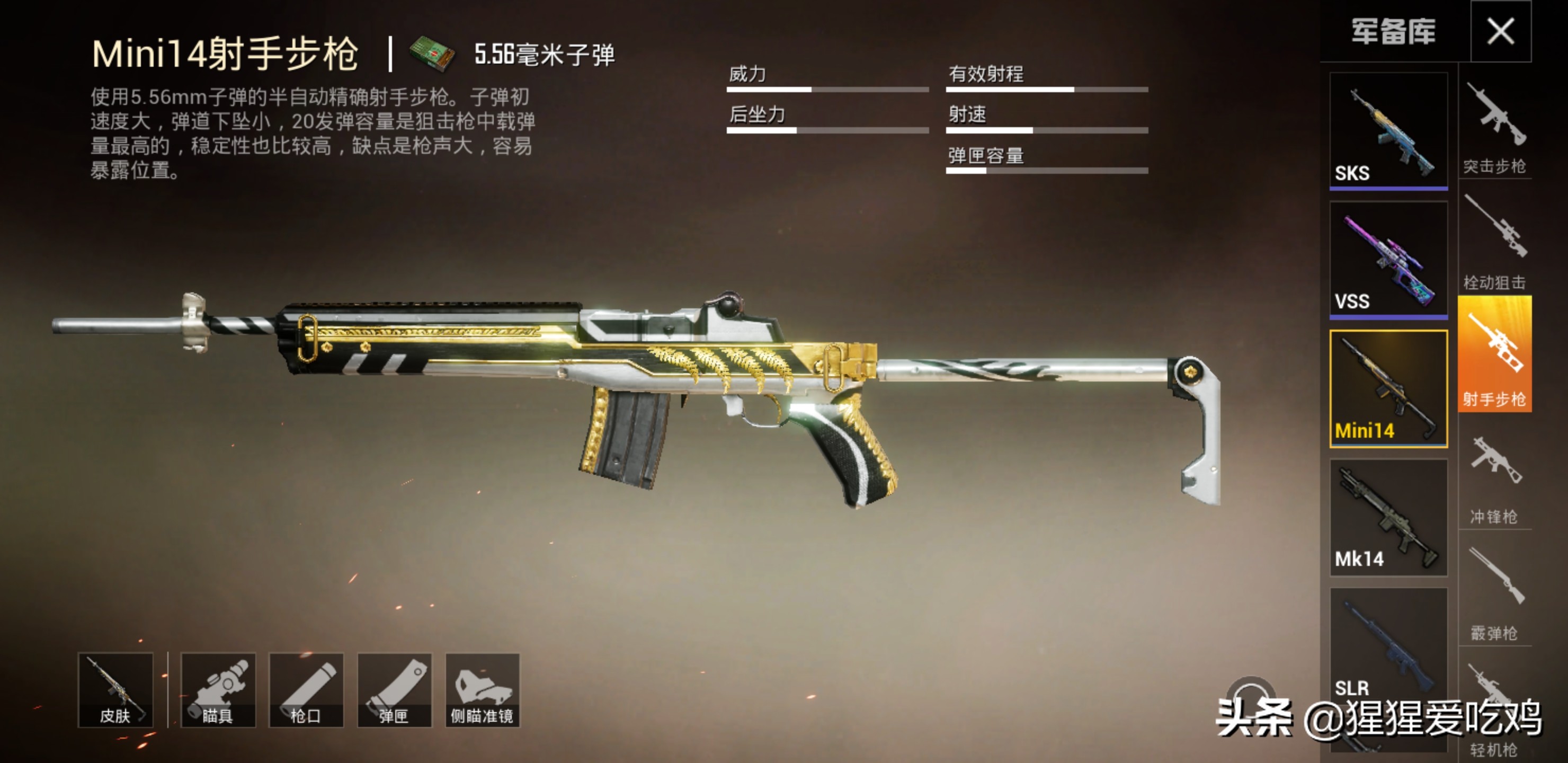This screenshot has width=1568, height=763.
Task: Choose the VSS weapon tile
Action: (1388, 259)
